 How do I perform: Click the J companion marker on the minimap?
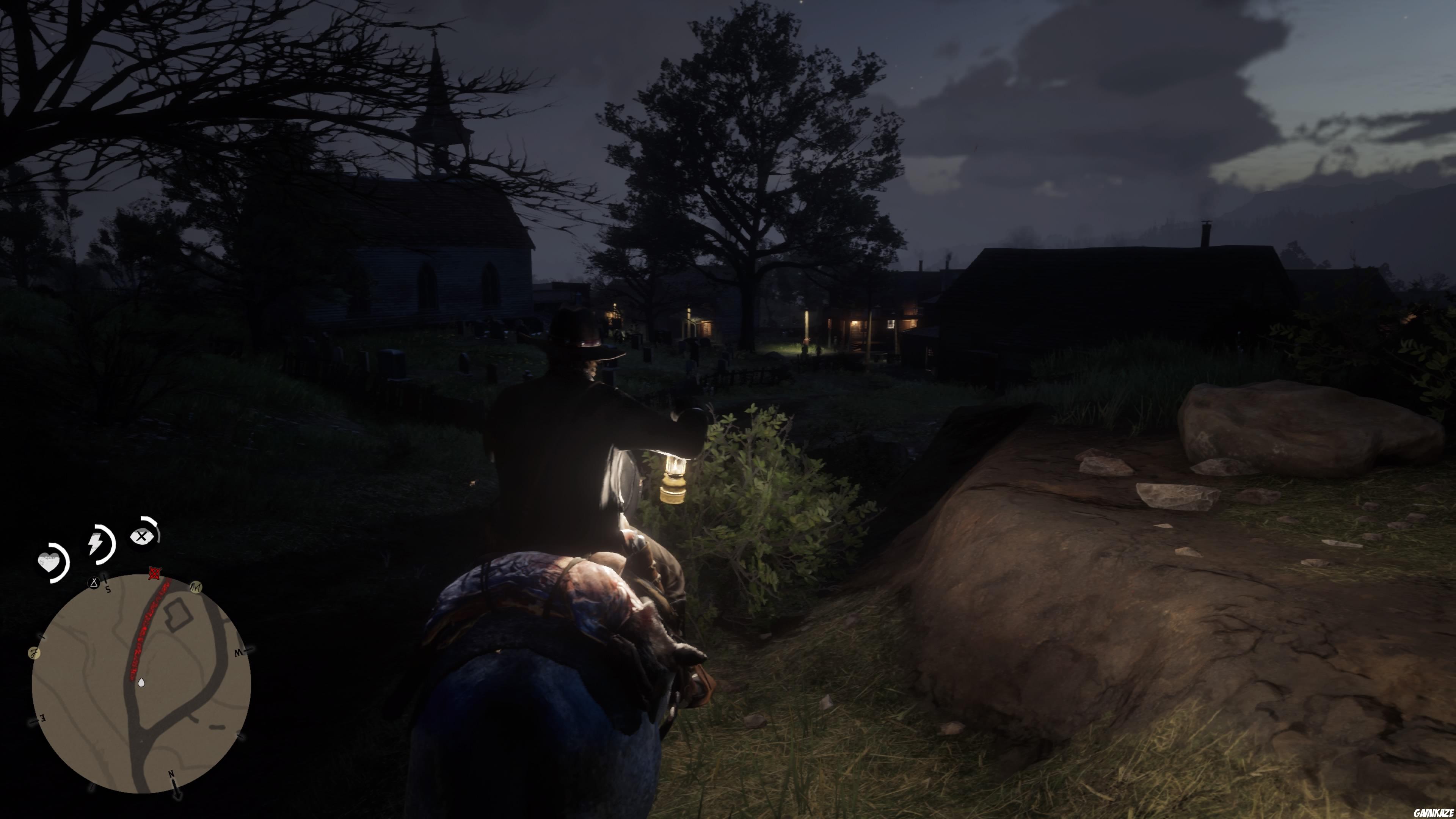pos(35,652)
